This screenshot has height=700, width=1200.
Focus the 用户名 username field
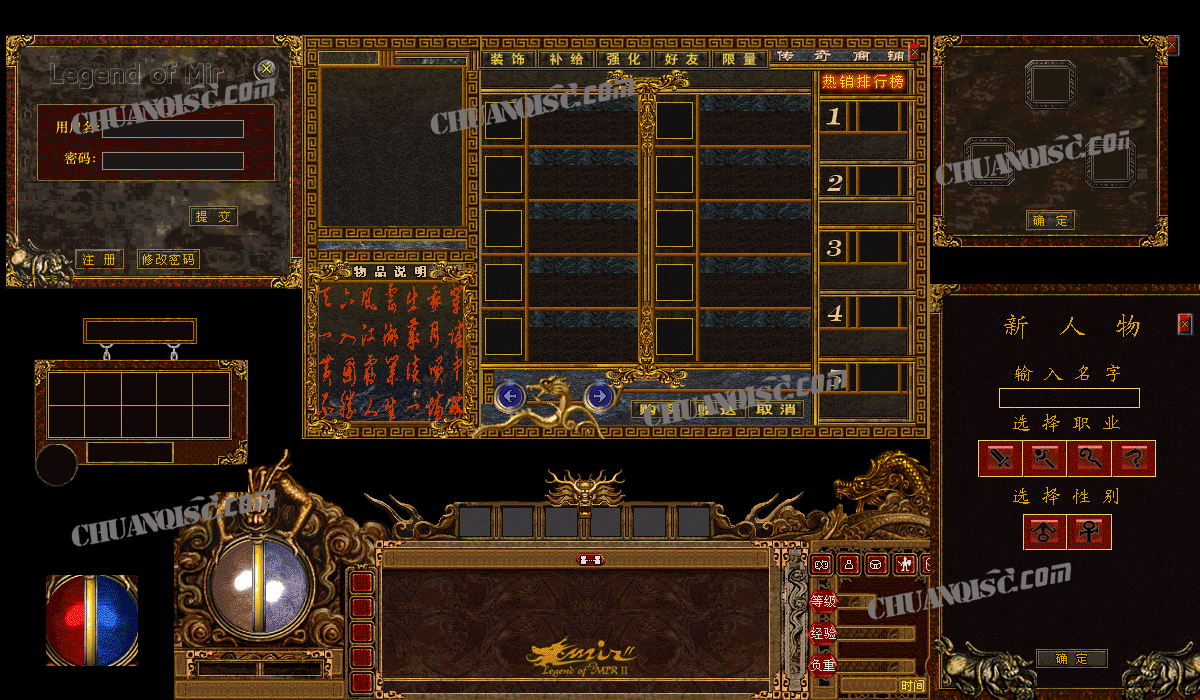click(x=173, y=129)
